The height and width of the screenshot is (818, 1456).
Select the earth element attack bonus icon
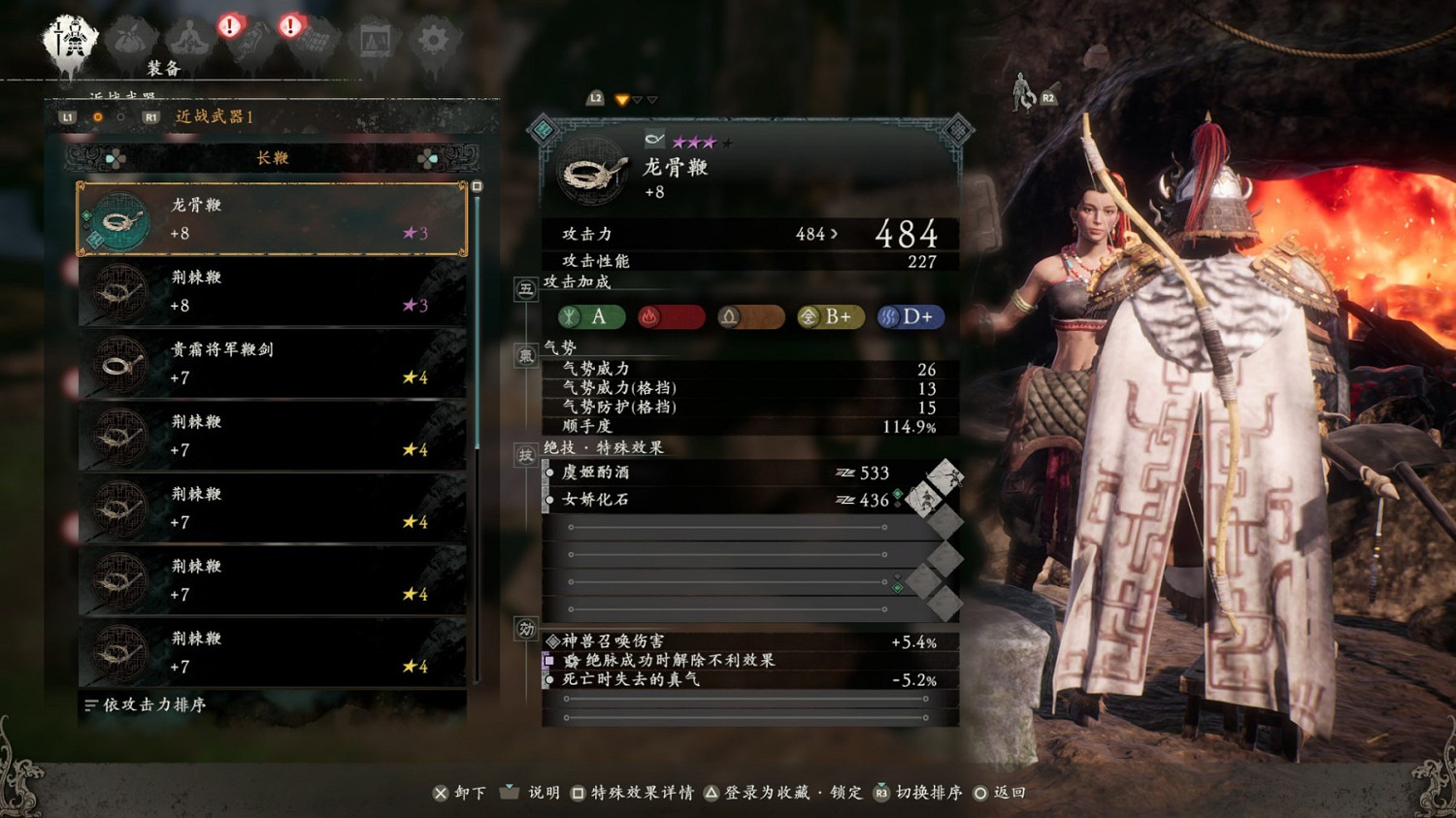point(750,316)
